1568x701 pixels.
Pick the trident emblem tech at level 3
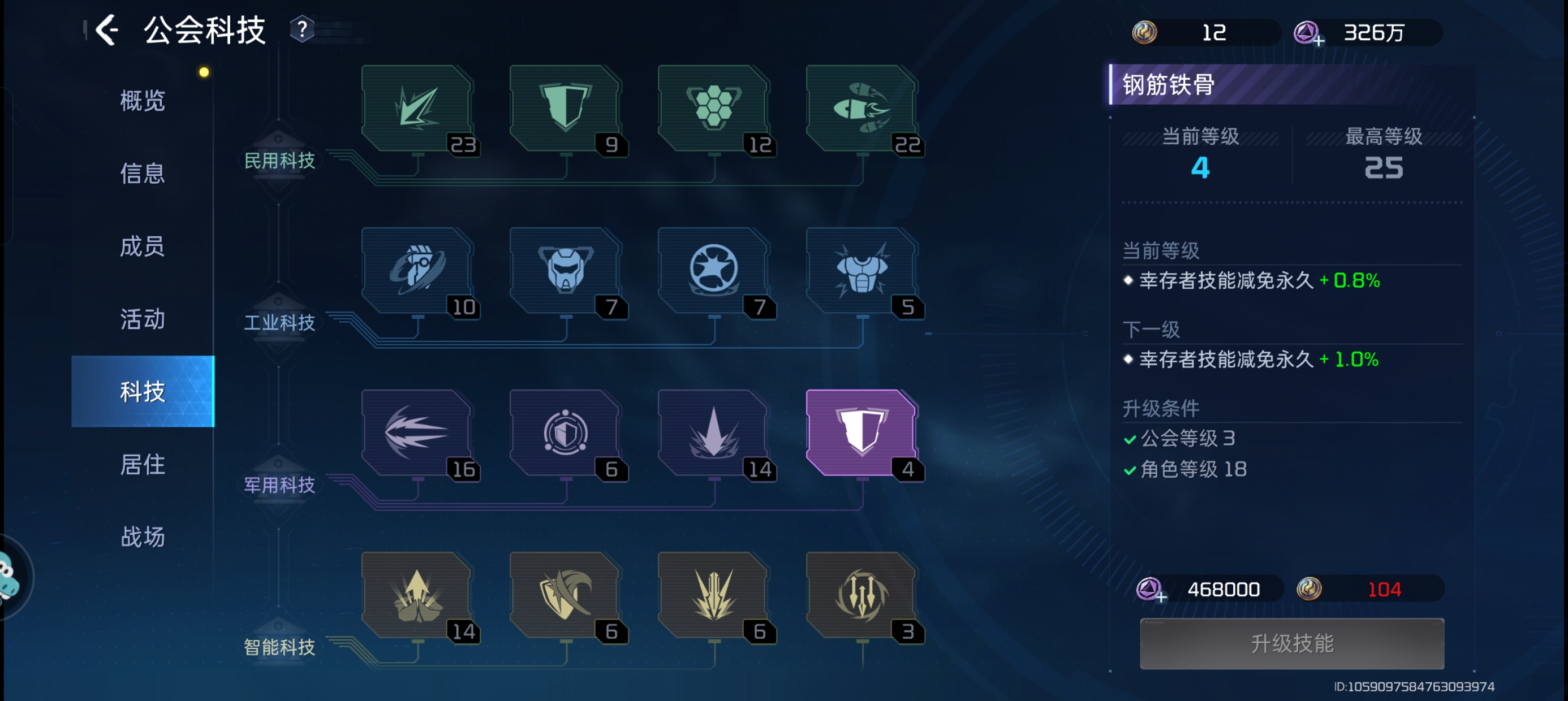tap(861, 595)
